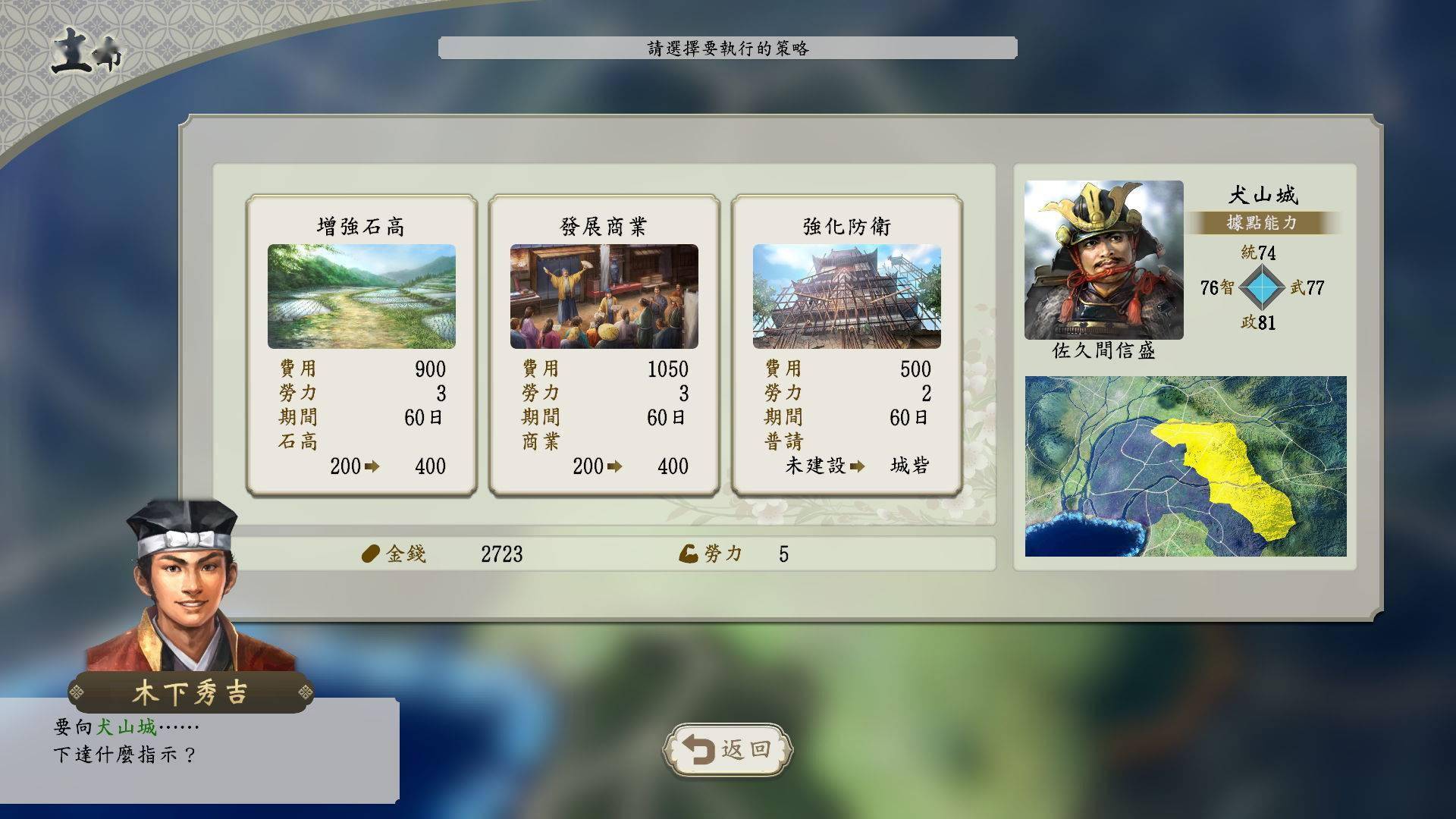Select the 增強石高 rice field illustration
The height and width of the screenshot is (819, 1456).
tap(362, 296)
